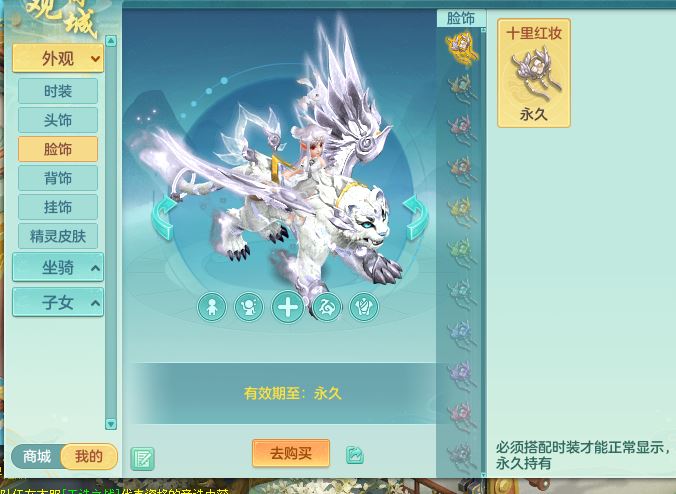
Task: Rotate the preview model with the right arrow
Action: [415, 217]
